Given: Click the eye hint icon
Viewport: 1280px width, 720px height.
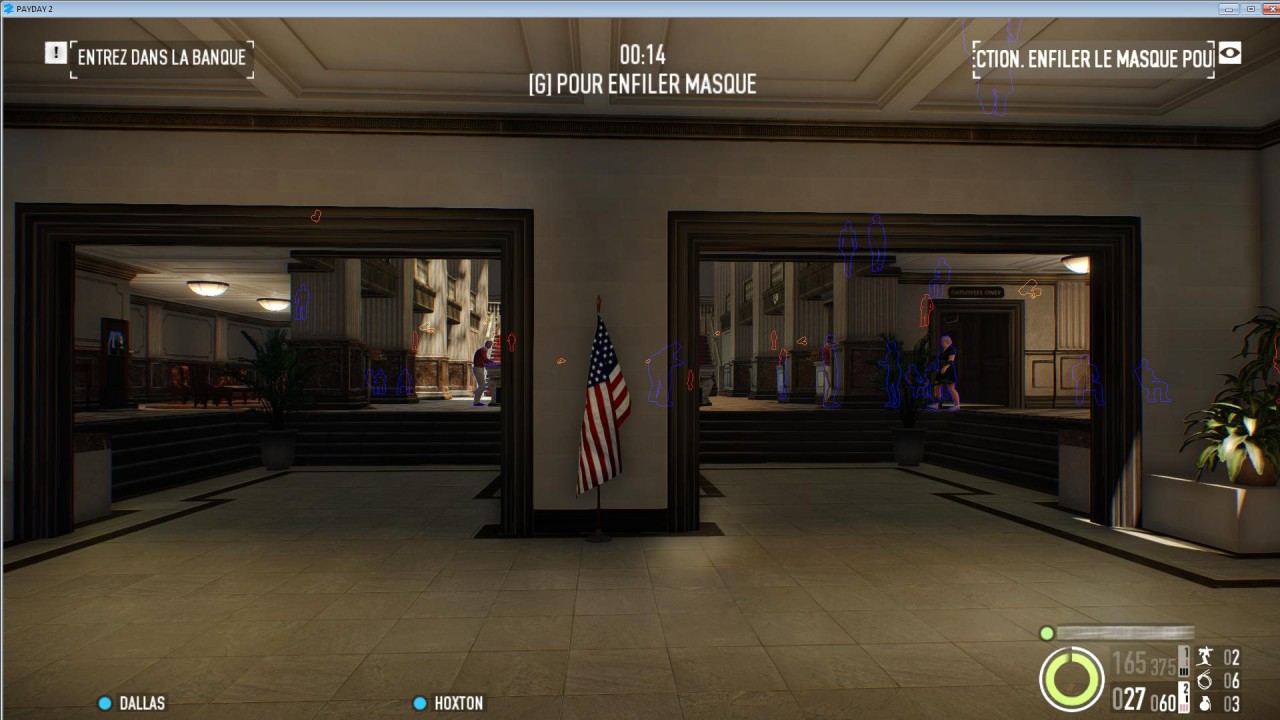Looking at the screenshot, I should pos(1229,54).
